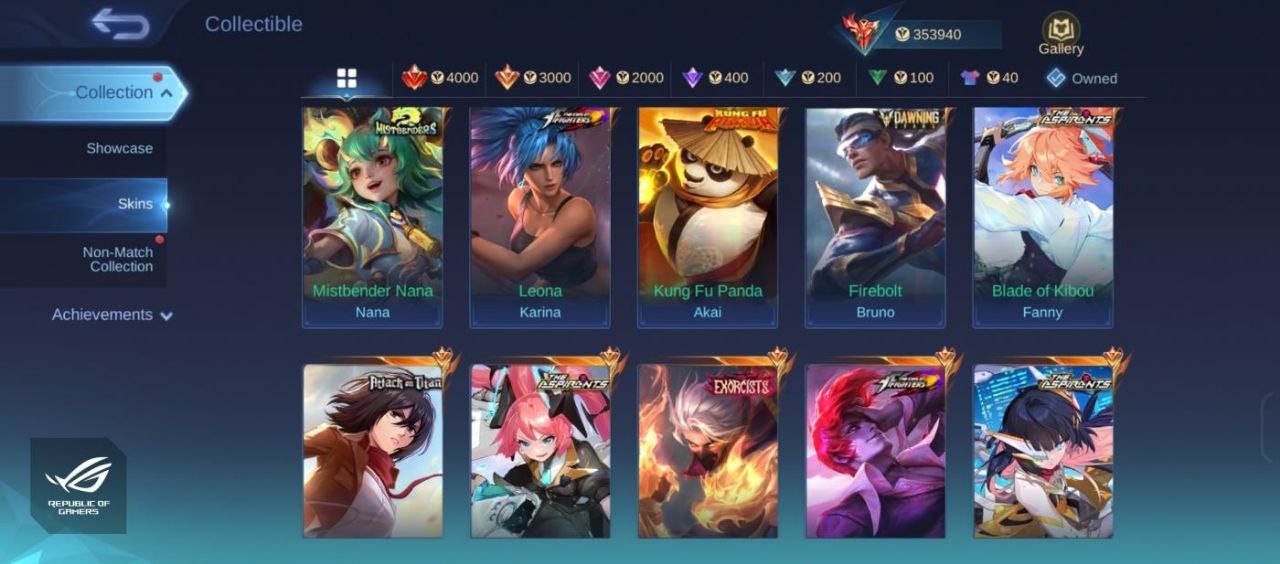Image resolution: width=1280 pixels, height=564 pixels.
Task: Go back with the return arrow
Action: pyautogui.click(x=120, y=24)
